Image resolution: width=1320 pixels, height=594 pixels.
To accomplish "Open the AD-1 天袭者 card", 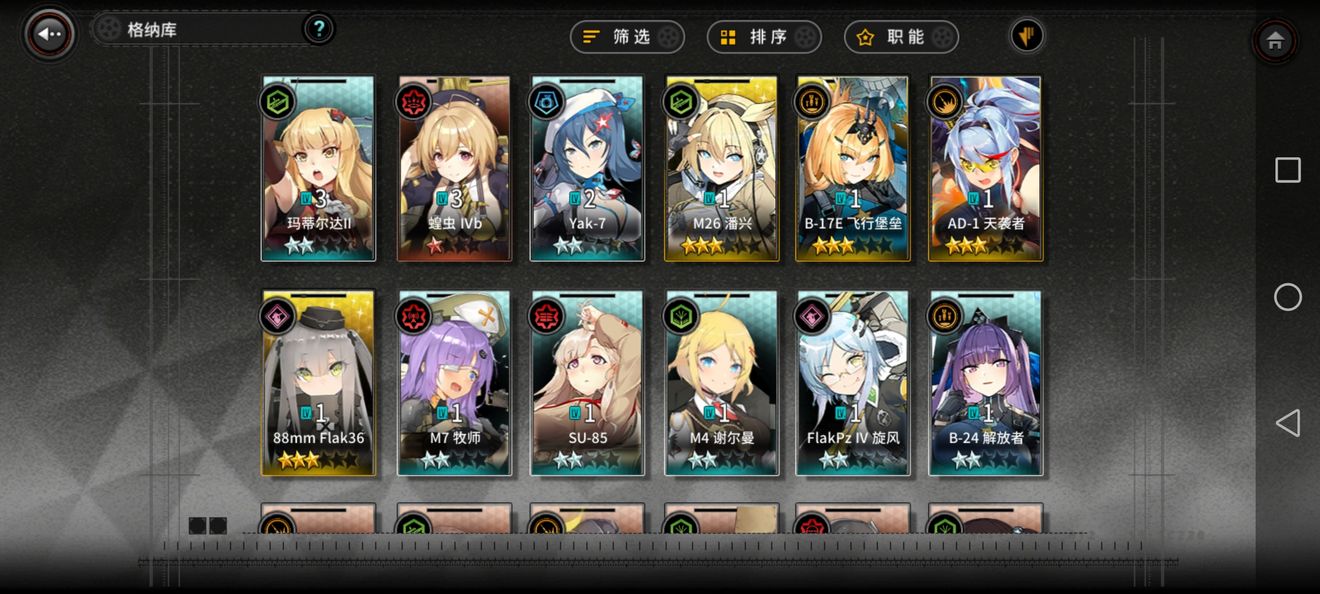I will pyautogui.click(x=986, y=168).
